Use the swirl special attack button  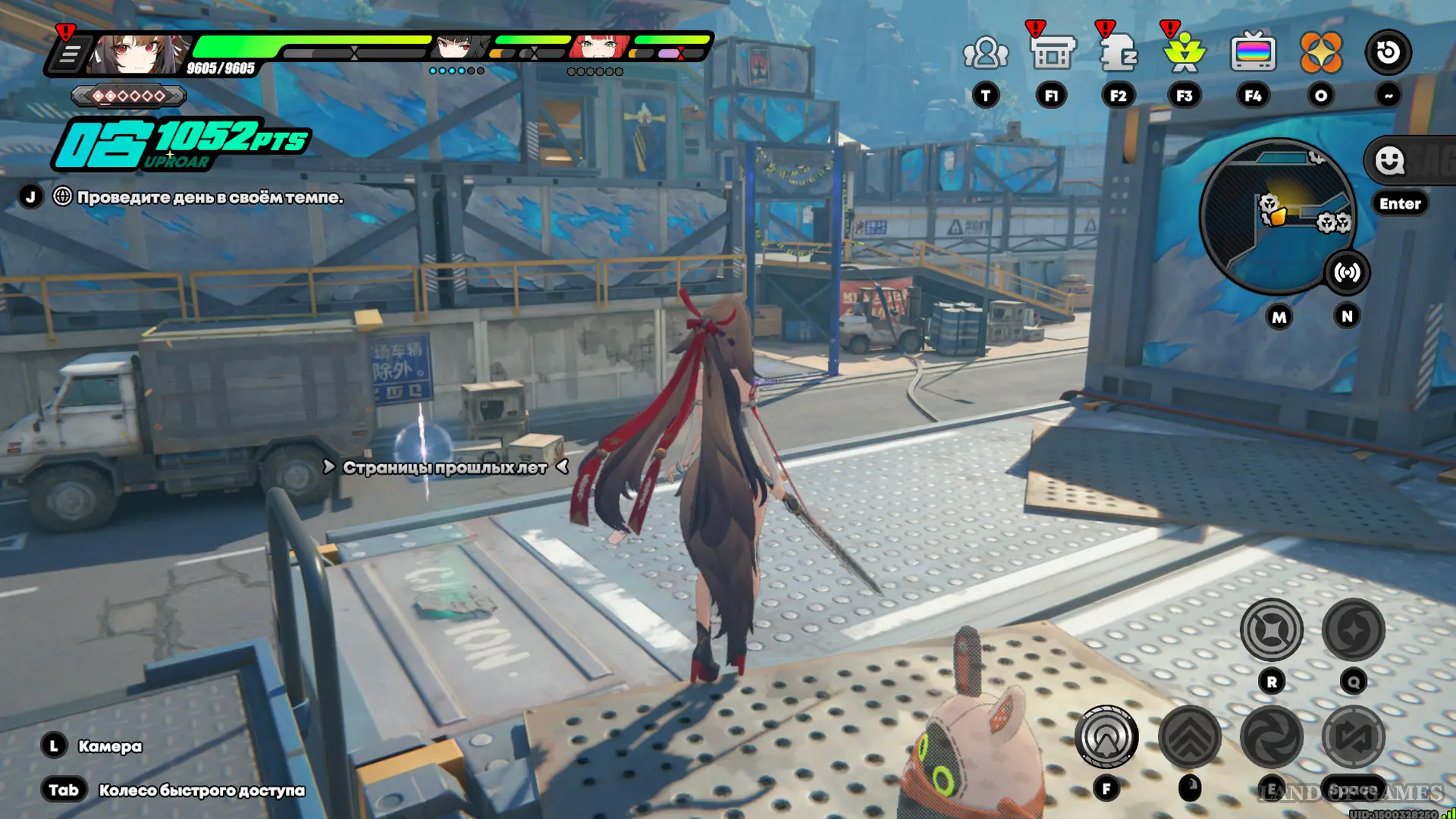(x=1271, y=736)
